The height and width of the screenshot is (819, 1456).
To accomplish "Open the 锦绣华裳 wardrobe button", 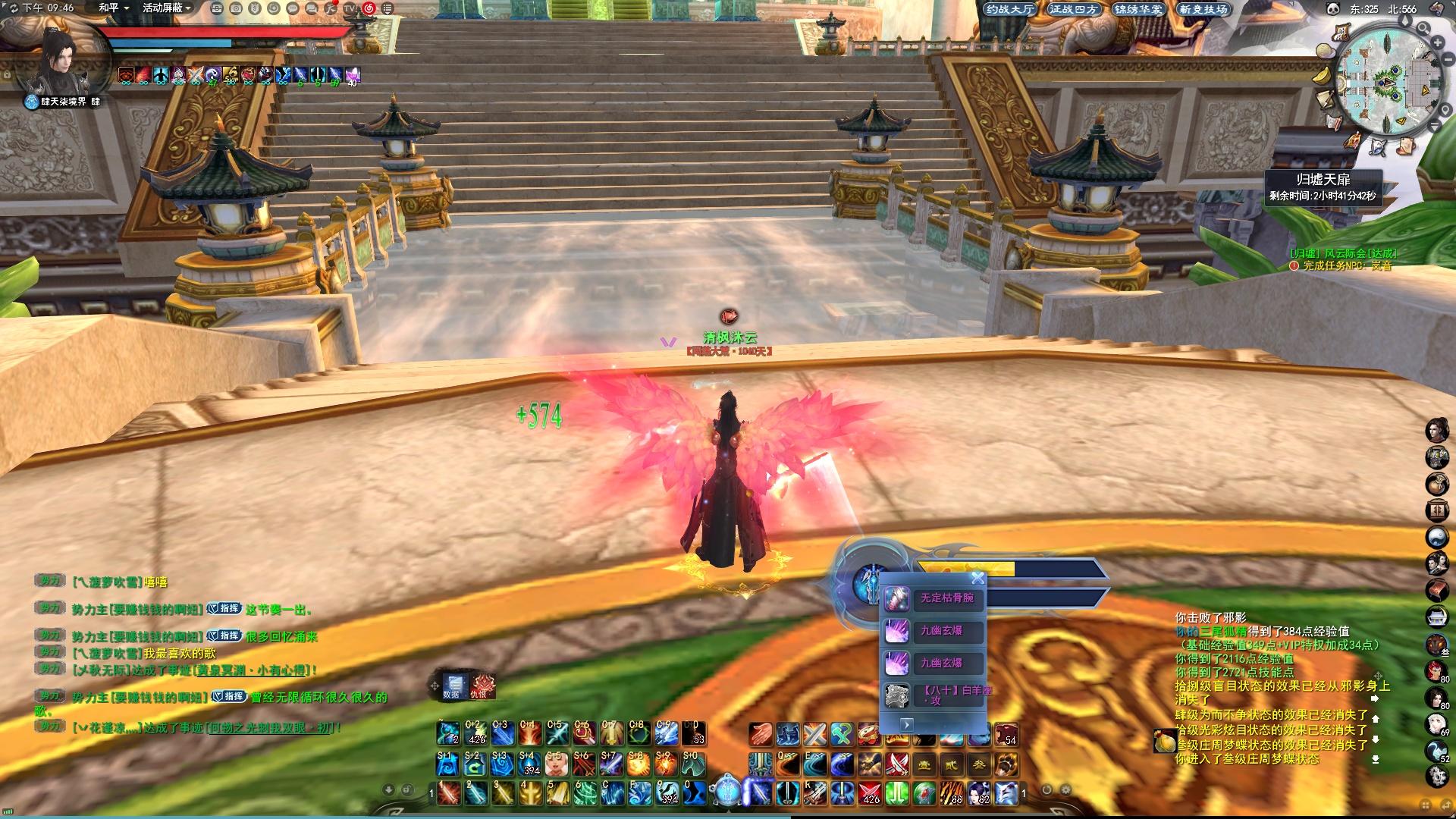I will coord(1138,9).
